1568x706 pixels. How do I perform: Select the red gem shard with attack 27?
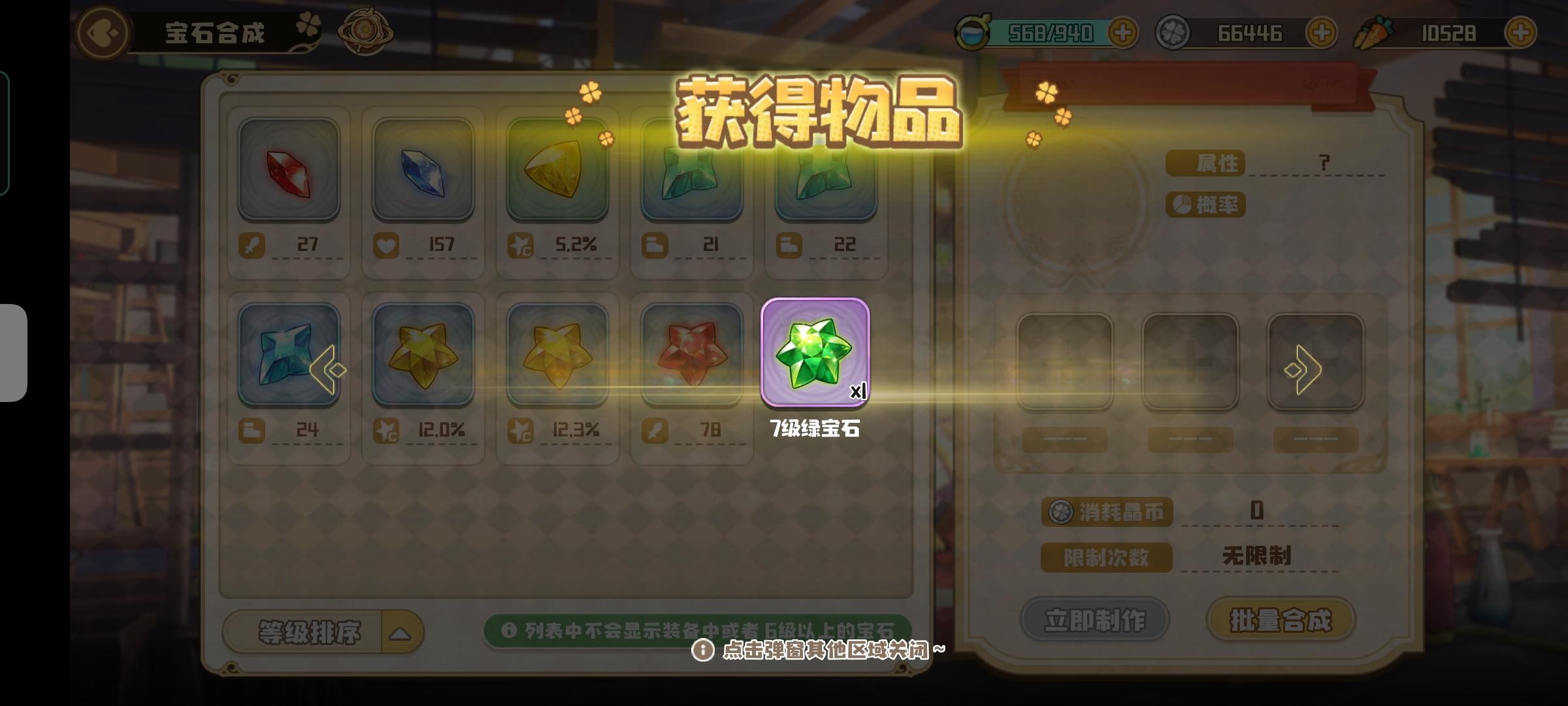[289, 173]
